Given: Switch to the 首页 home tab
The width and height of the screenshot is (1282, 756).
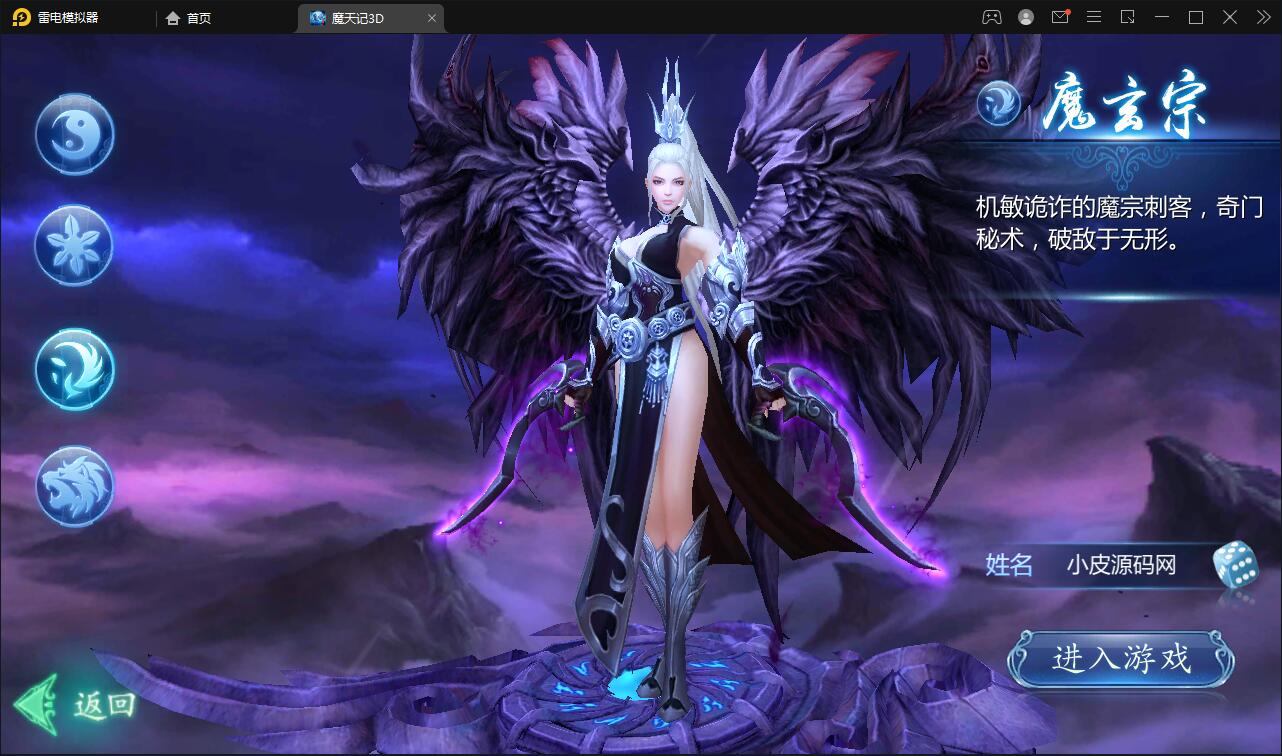Looking at the screenshot, I should pos(186,17).
